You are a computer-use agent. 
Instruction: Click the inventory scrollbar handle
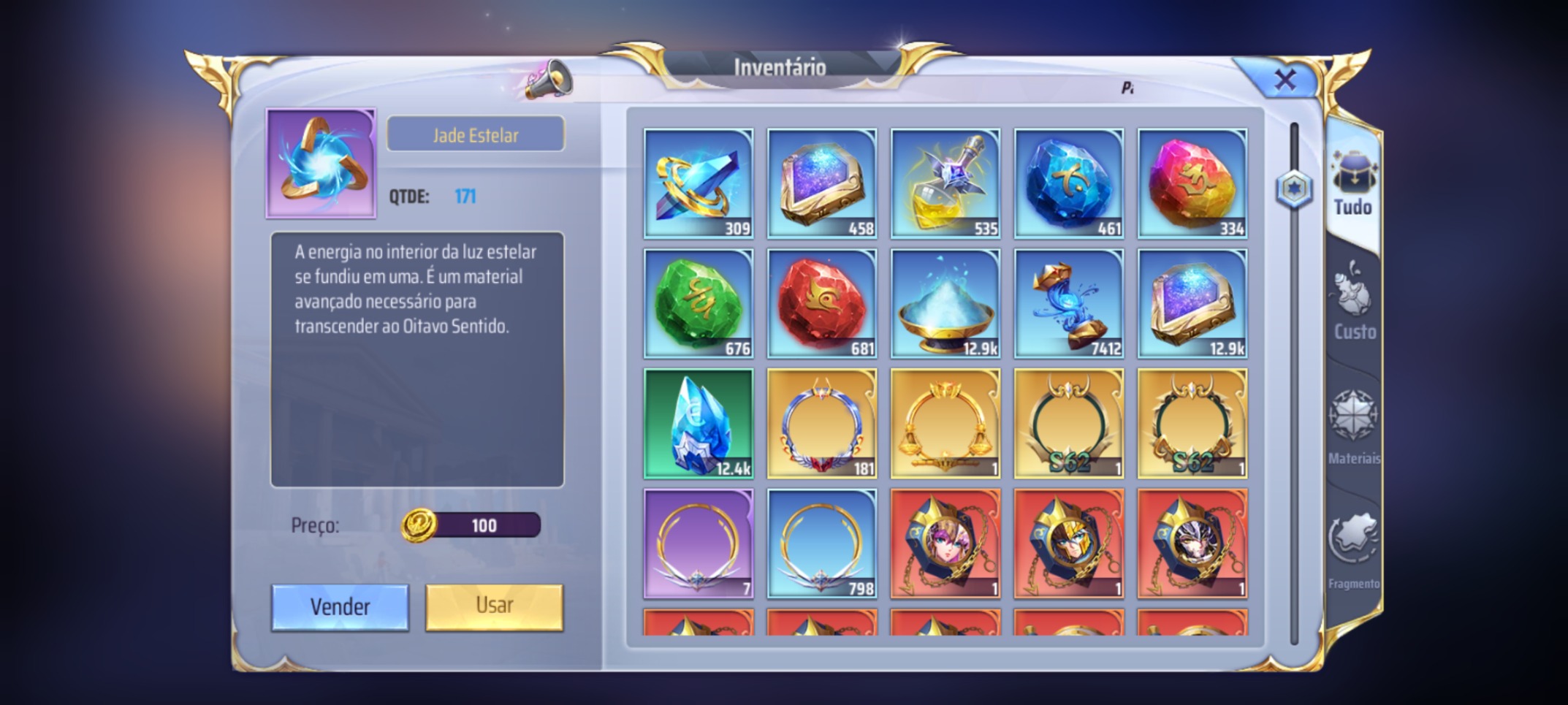(x=1294, y=190)
